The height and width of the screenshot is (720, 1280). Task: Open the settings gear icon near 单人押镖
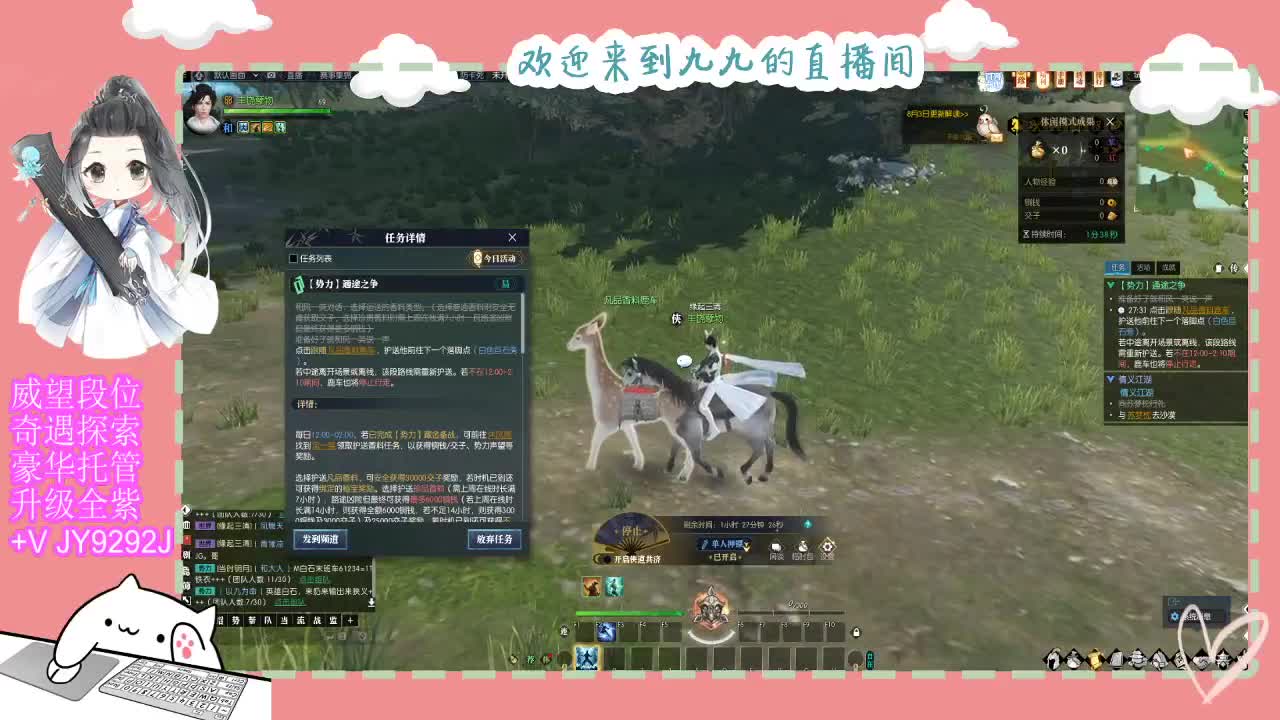[x=827, y=547]
